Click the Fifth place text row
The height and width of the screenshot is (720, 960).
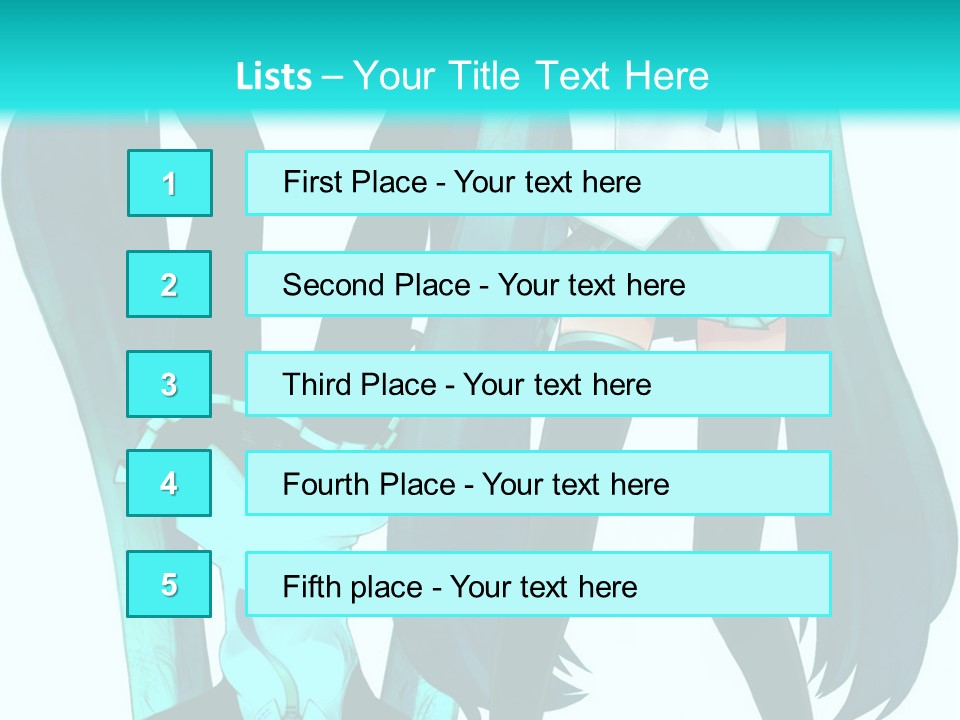[x=538, y=584]
